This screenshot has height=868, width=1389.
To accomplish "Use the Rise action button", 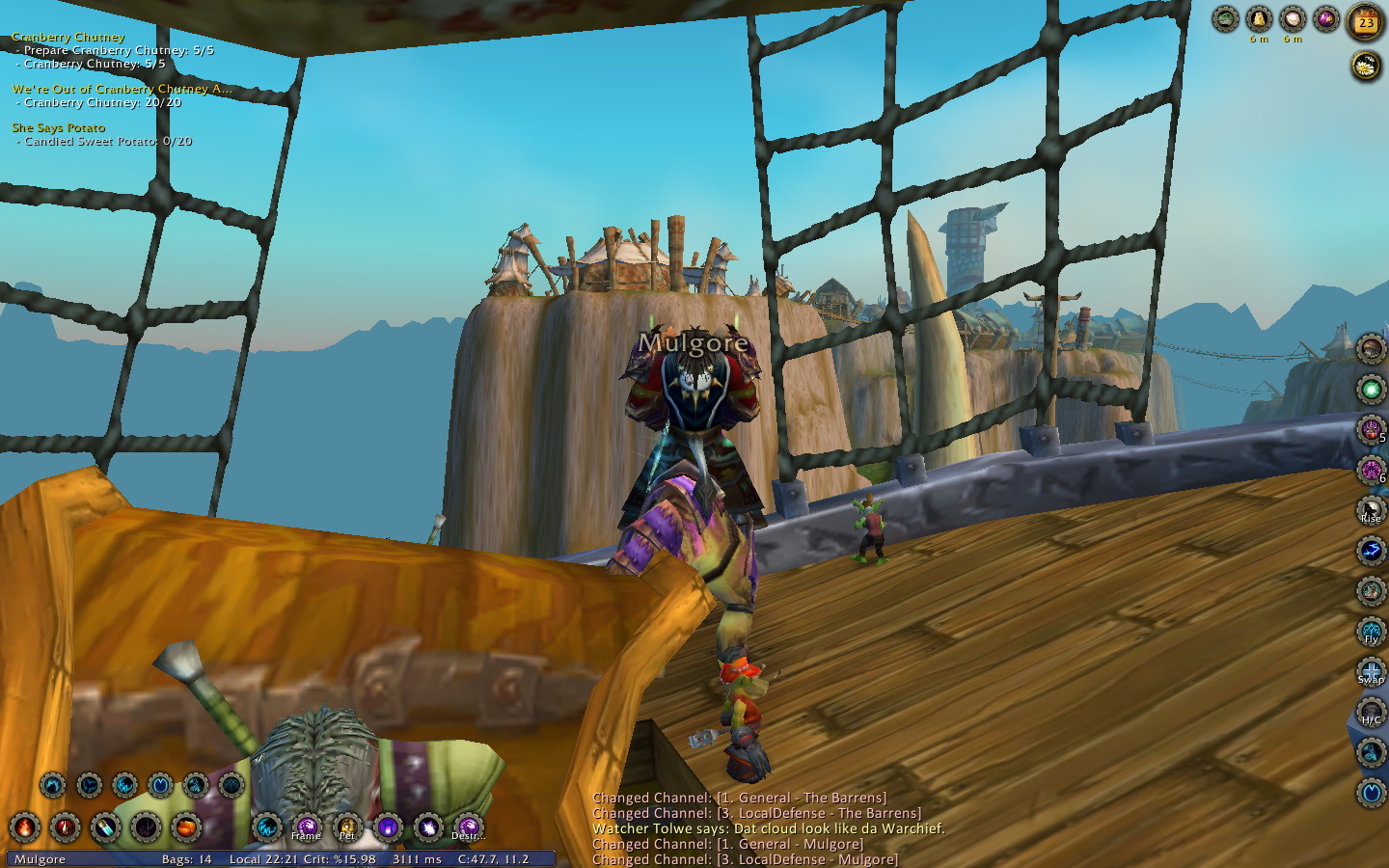I will point(1371,511).
